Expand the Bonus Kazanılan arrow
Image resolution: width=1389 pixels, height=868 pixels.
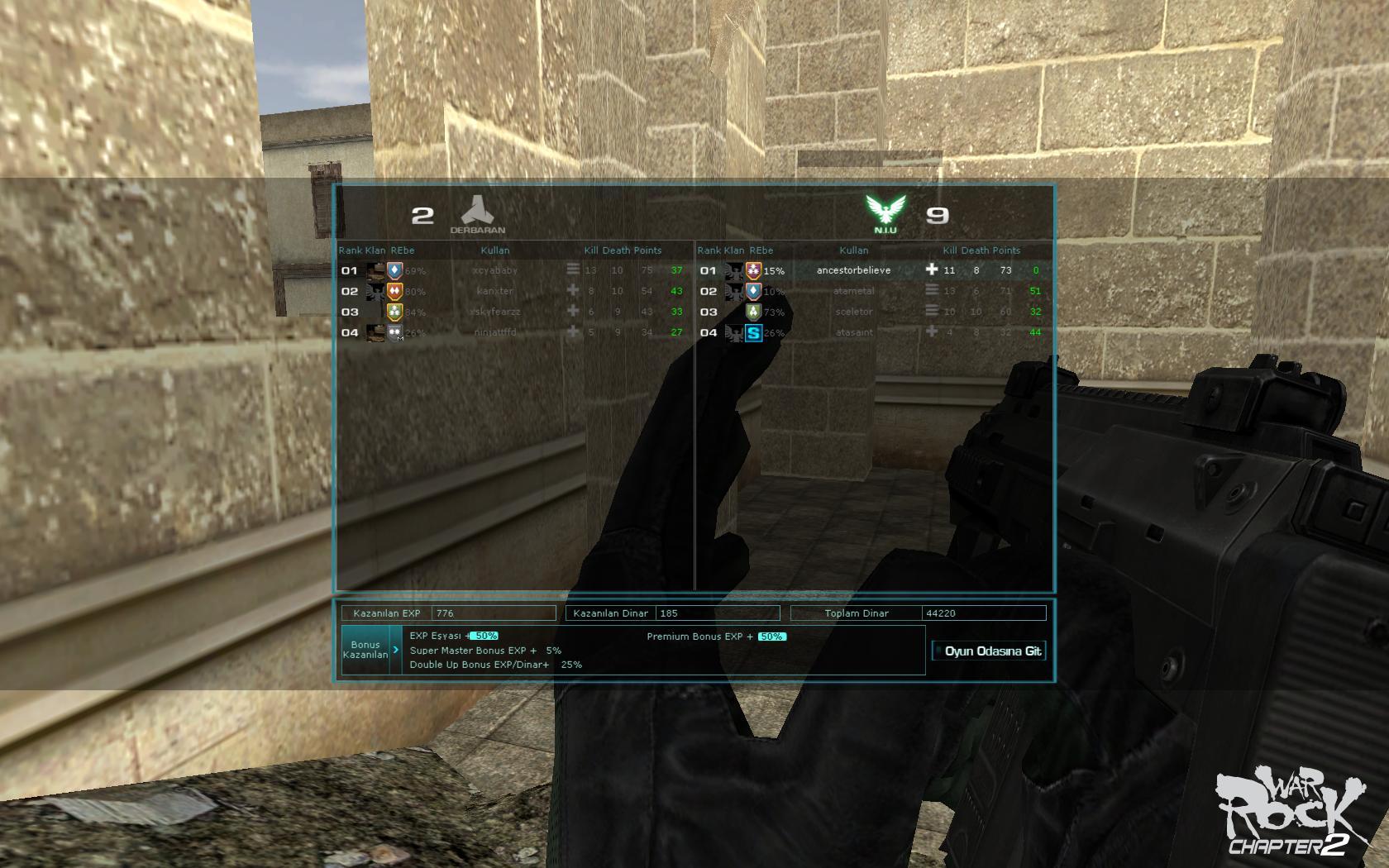click(395, 650)
